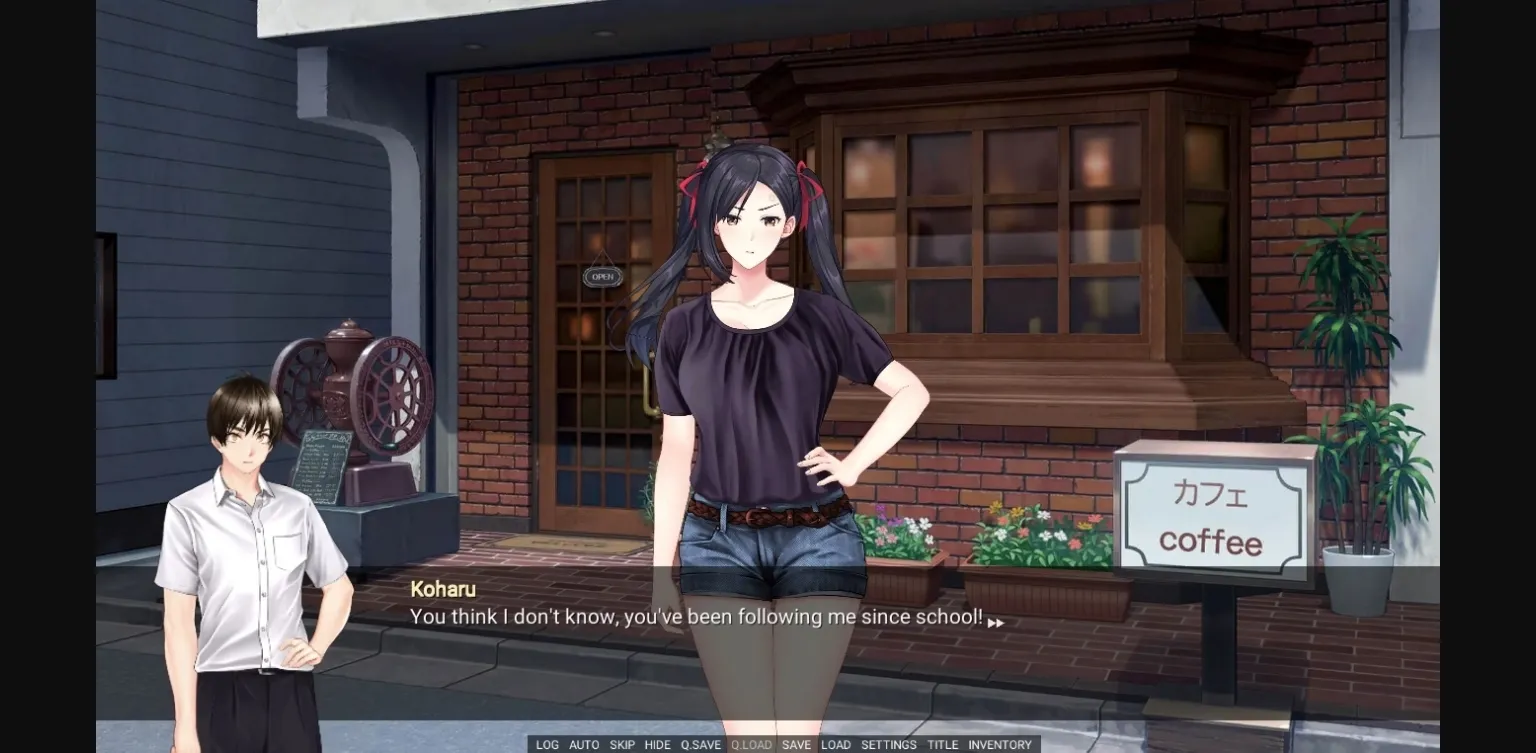Hide the dialogue box with HIDE
1536x753 pixels.
coord(658,745)
